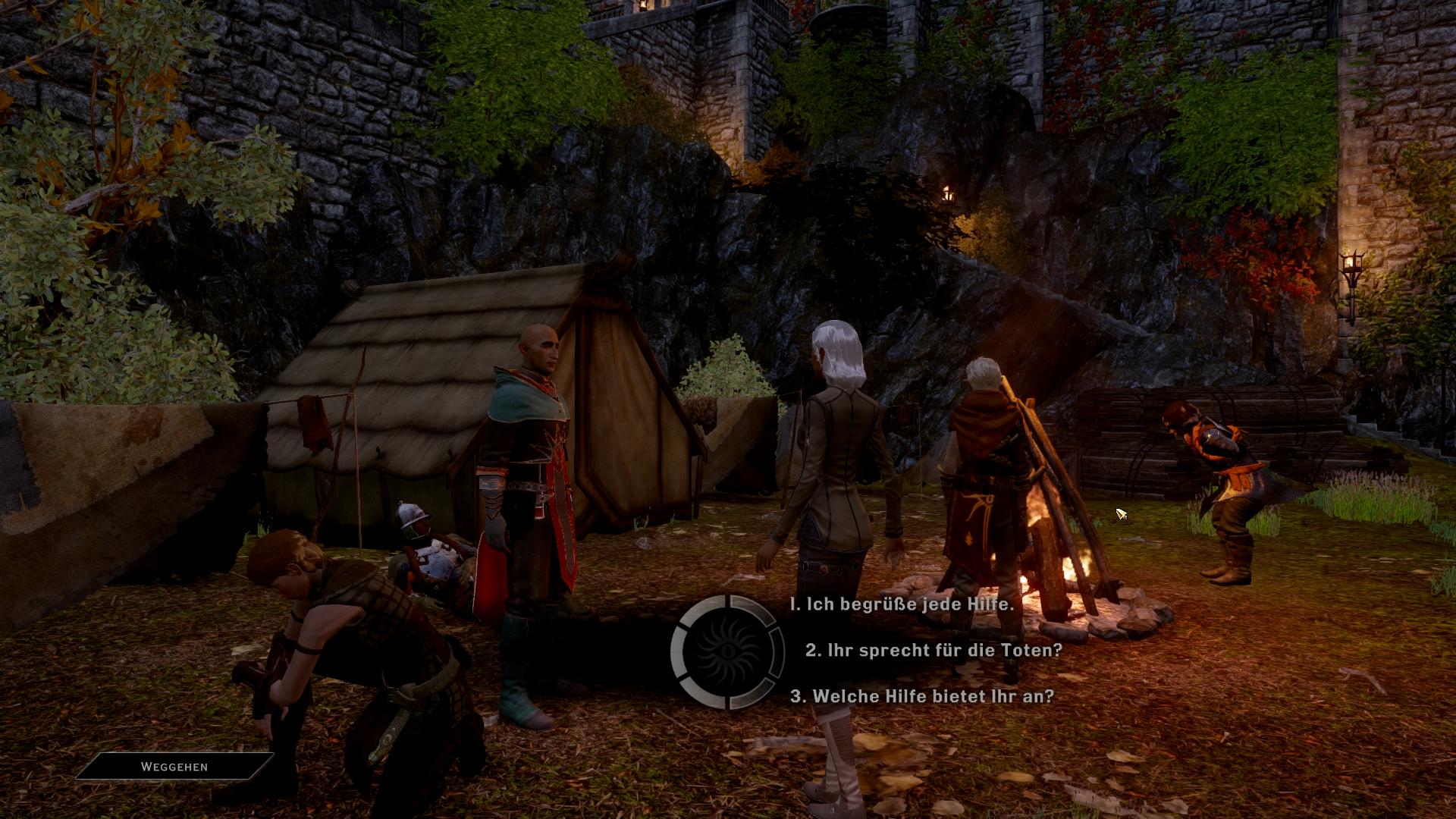Select "Ihr sprecht für die Toten?" option

pos(934,650)
